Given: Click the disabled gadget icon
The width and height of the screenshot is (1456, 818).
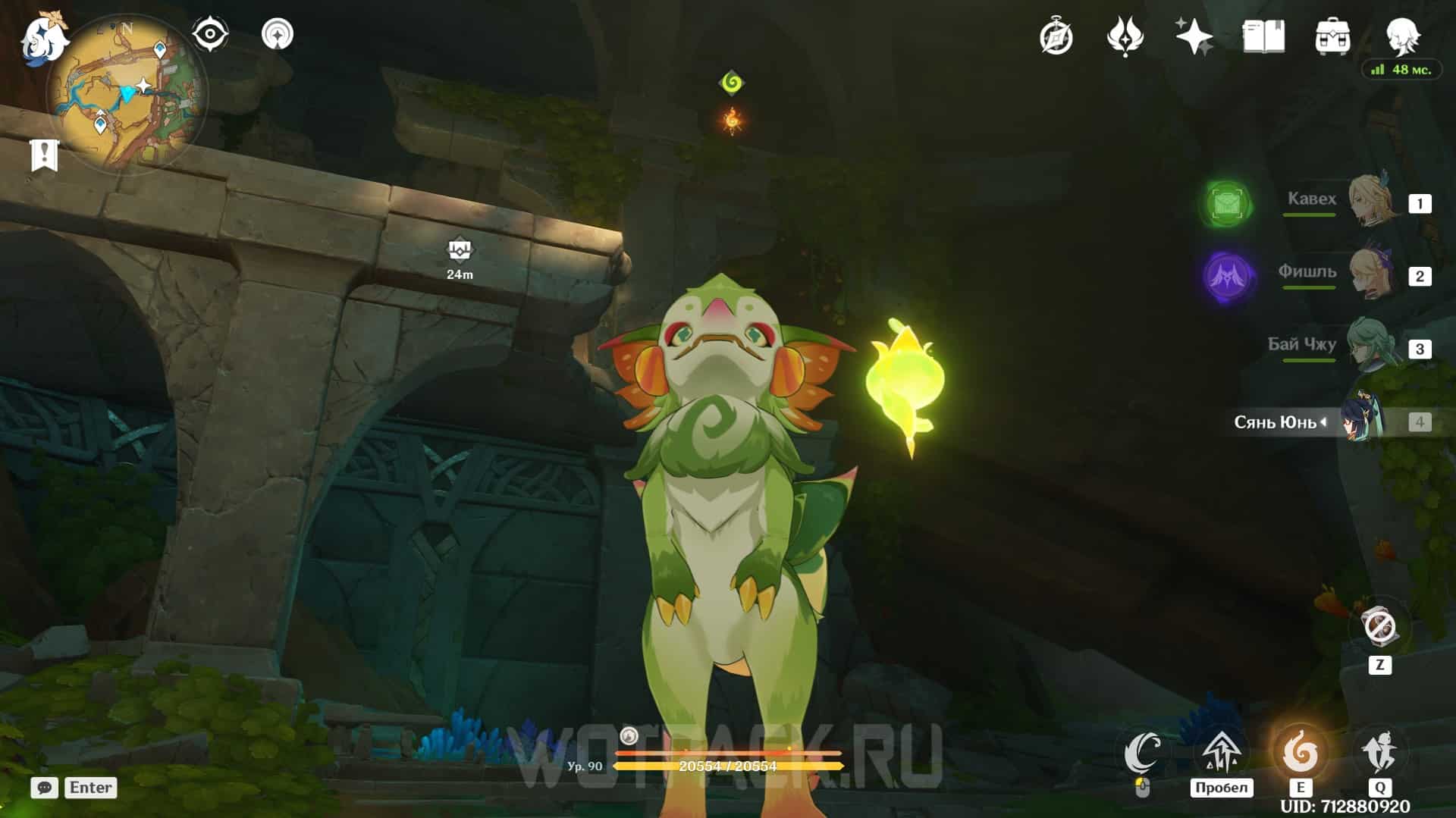Looking at the screenshot, I should click(x=1379, y=628).
